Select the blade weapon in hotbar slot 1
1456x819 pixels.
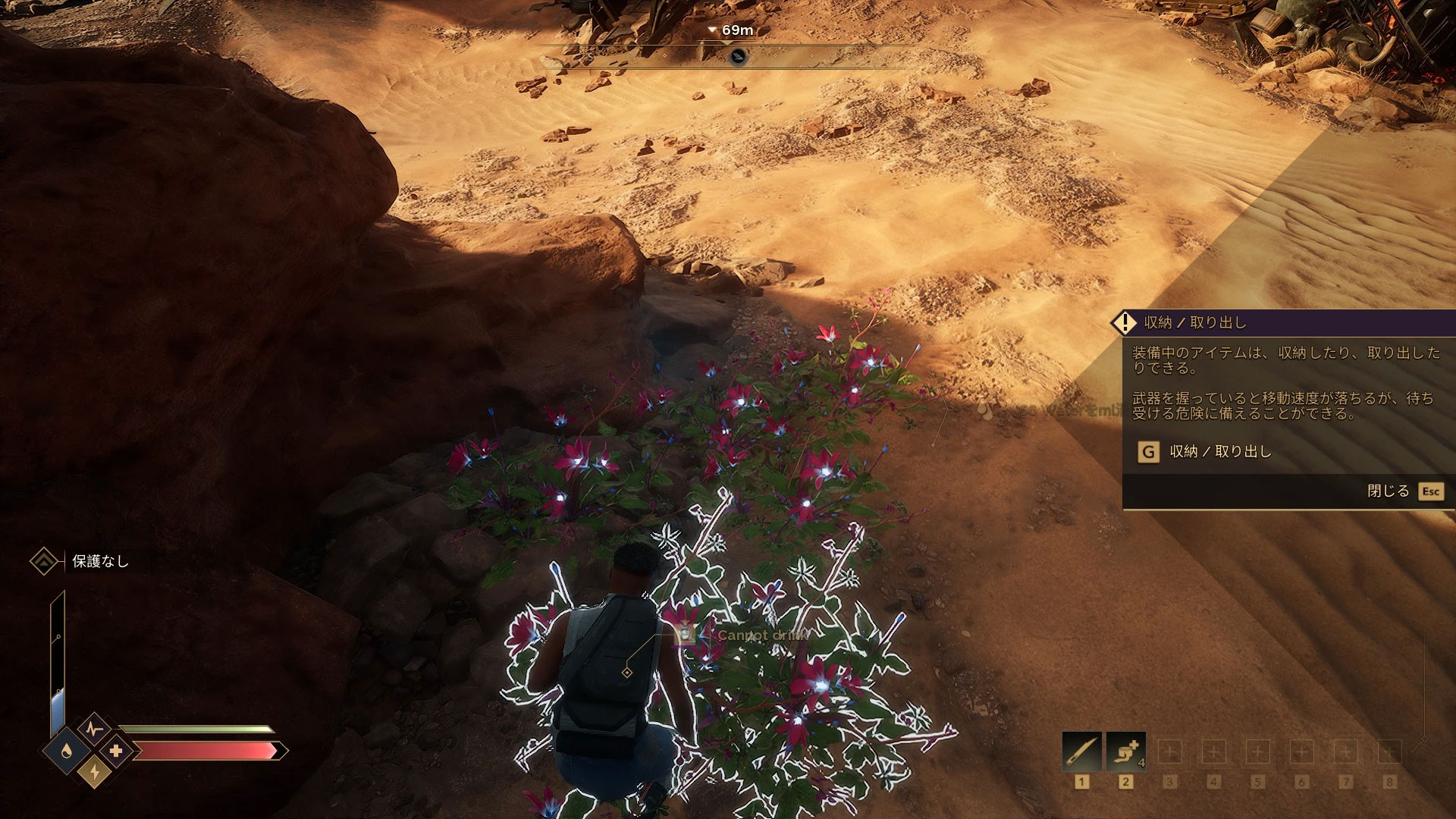coord(1081,752)
